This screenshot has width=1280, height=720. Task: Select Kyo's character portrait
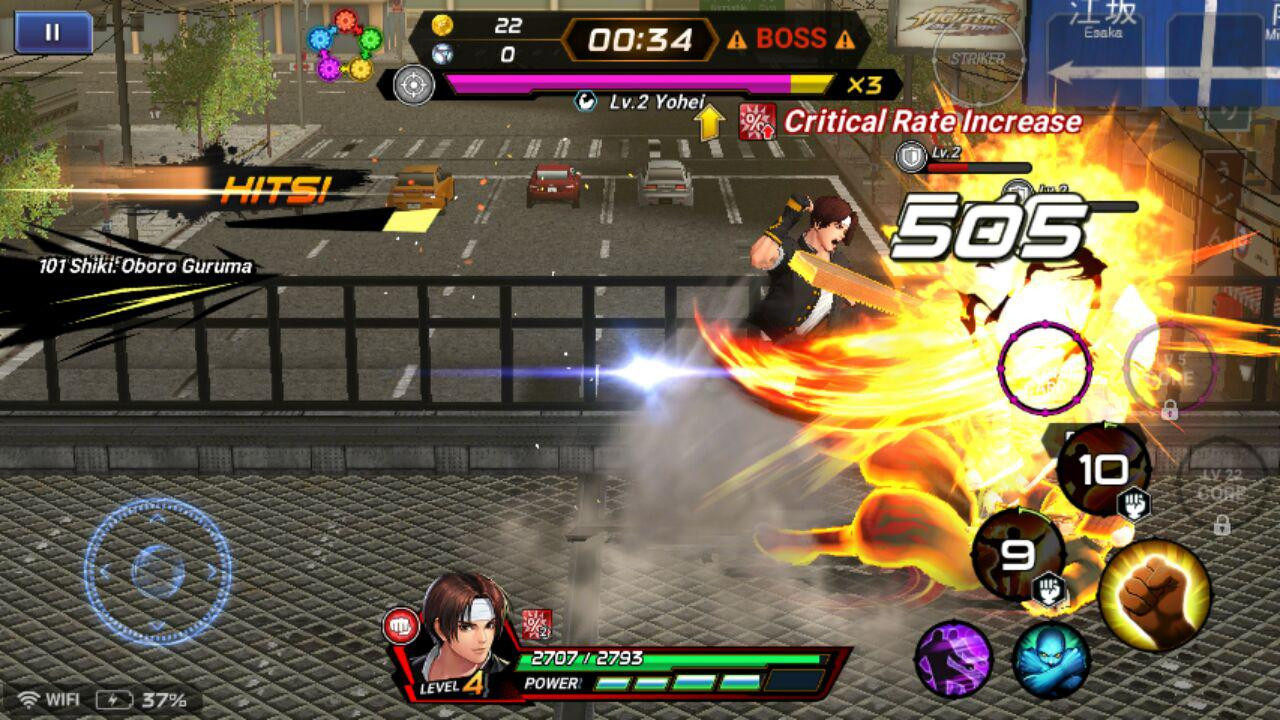click(x=462, y=632)
